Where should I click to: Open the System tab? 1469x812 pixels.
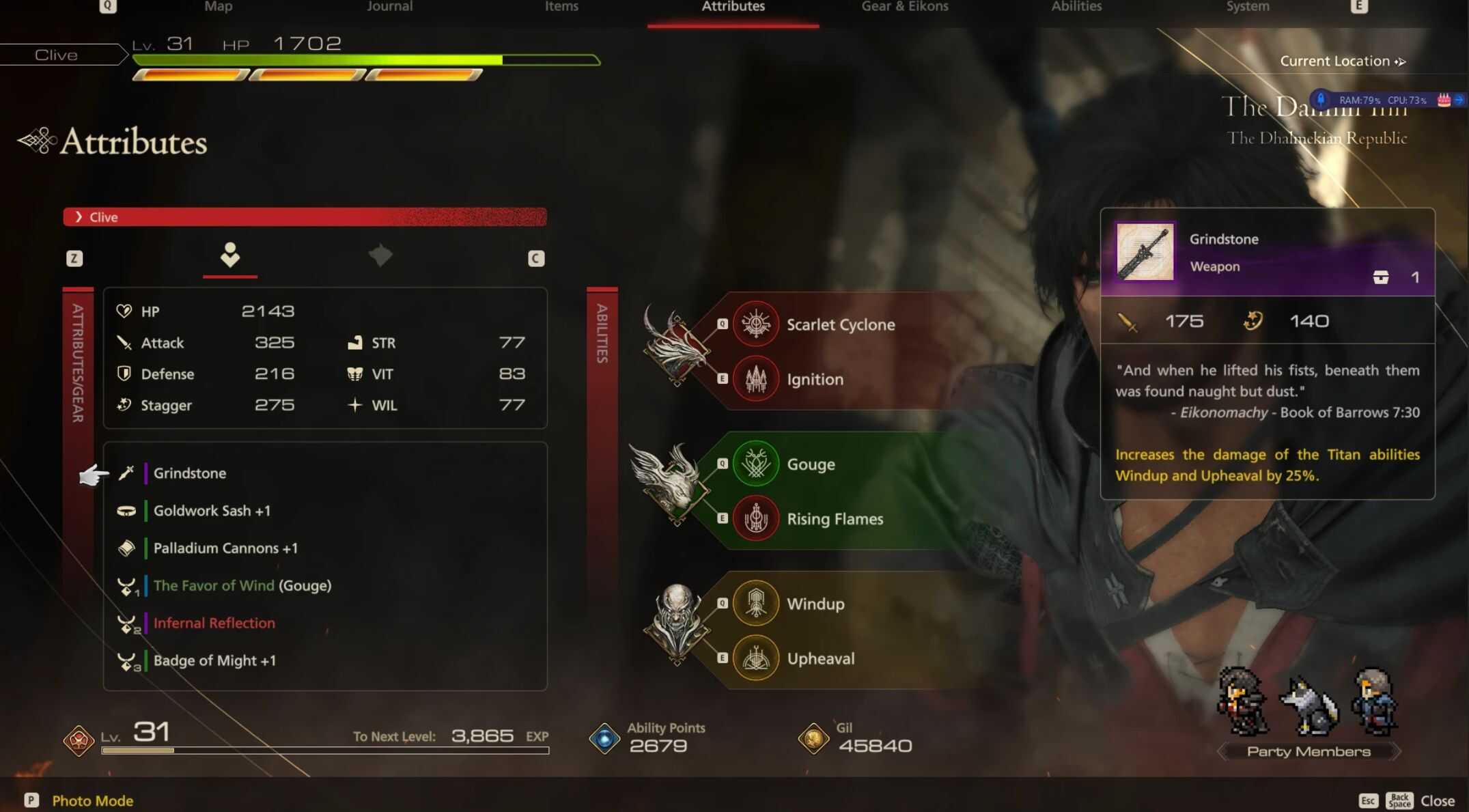(x=1247, y=7)
